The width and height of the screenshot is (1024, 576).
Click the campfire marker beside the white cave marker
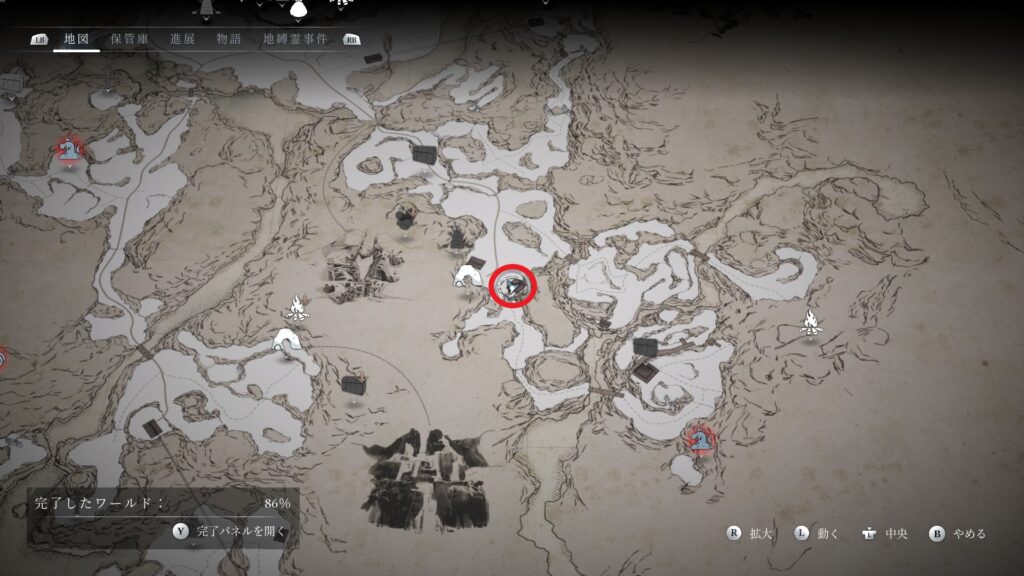click(297, 306)
